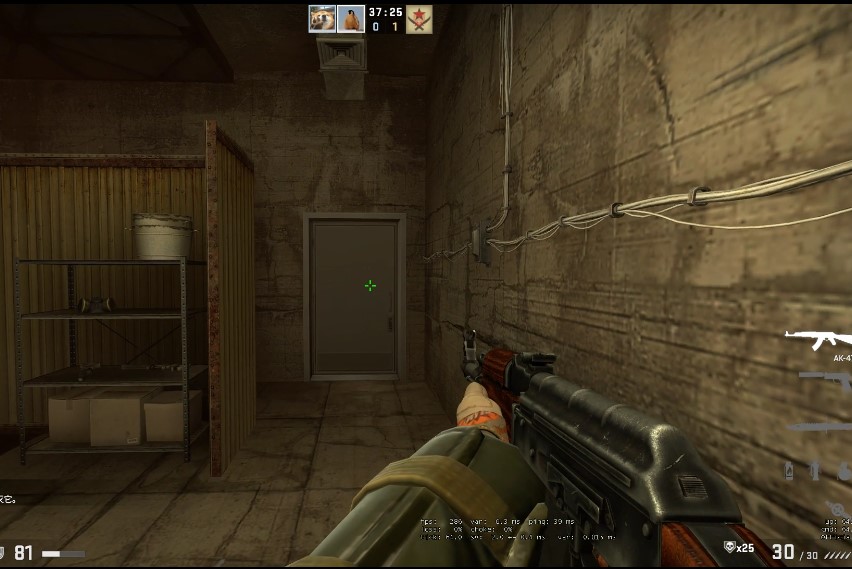Click the red star team emblem

[419, 19]
